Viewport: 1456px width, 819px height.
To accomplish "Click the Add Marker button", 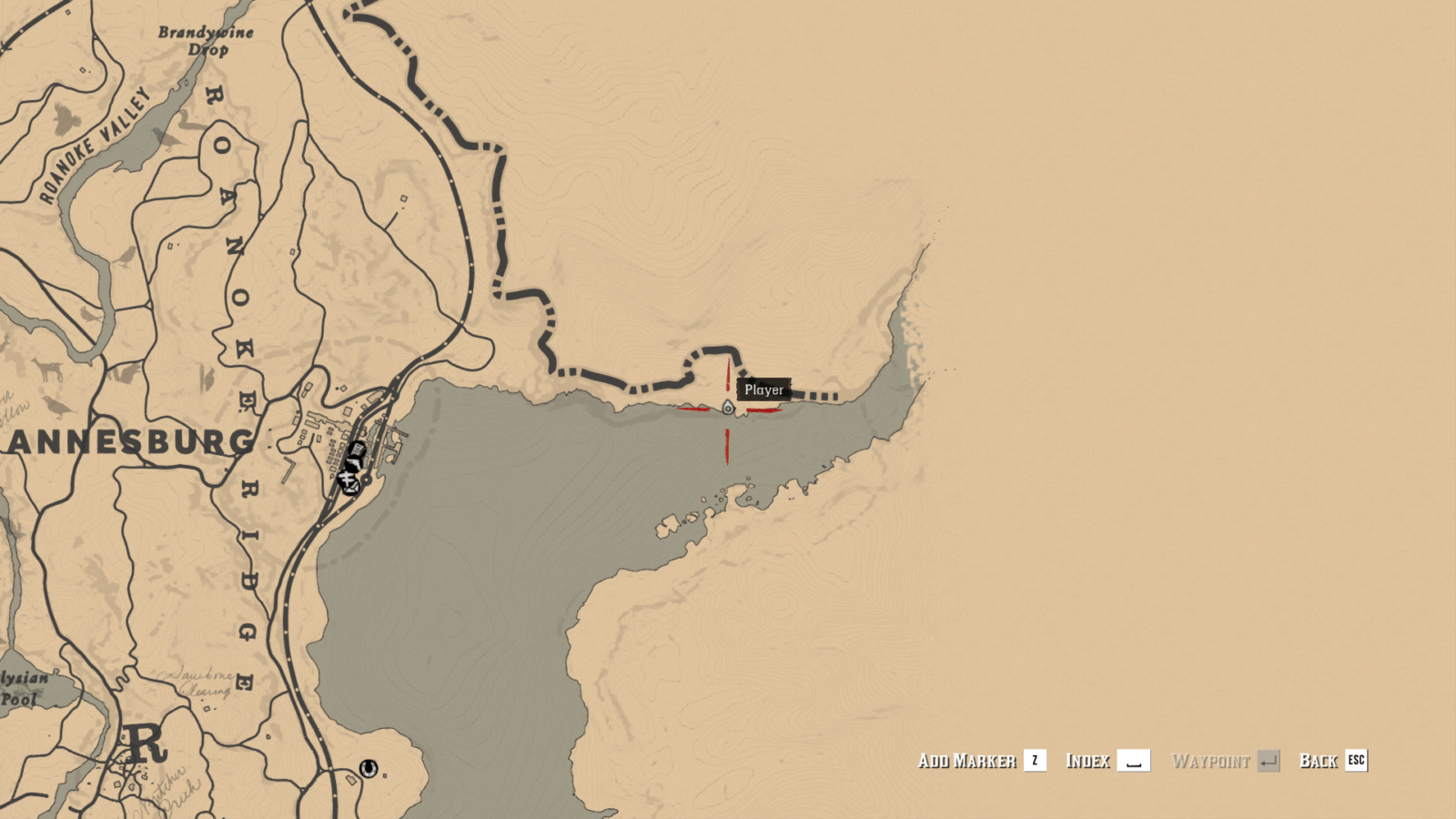I will (x=968, y=761).
